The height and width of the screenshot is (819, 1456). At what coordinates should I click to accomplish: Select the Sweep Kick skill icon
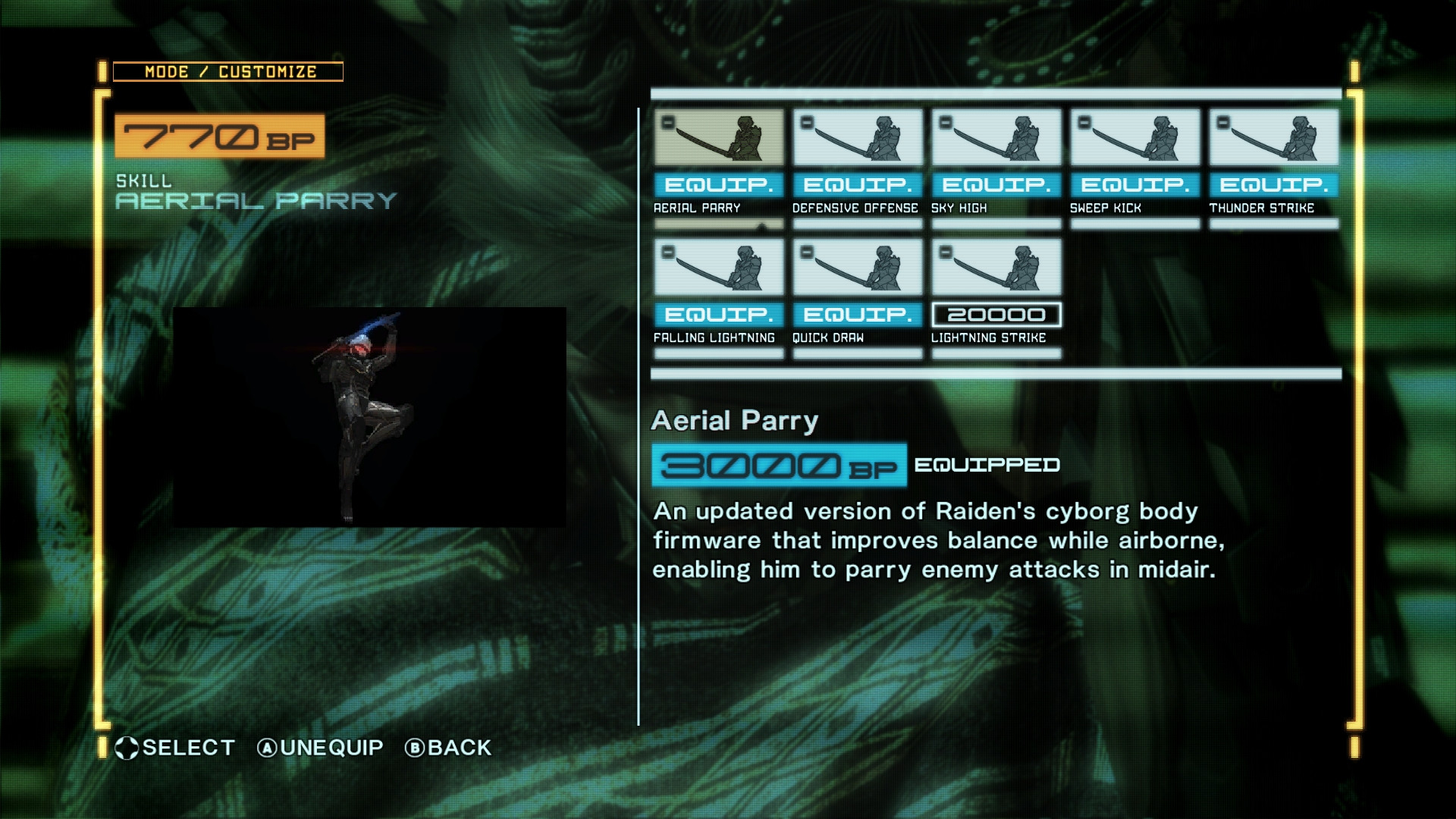point(1133,138)
